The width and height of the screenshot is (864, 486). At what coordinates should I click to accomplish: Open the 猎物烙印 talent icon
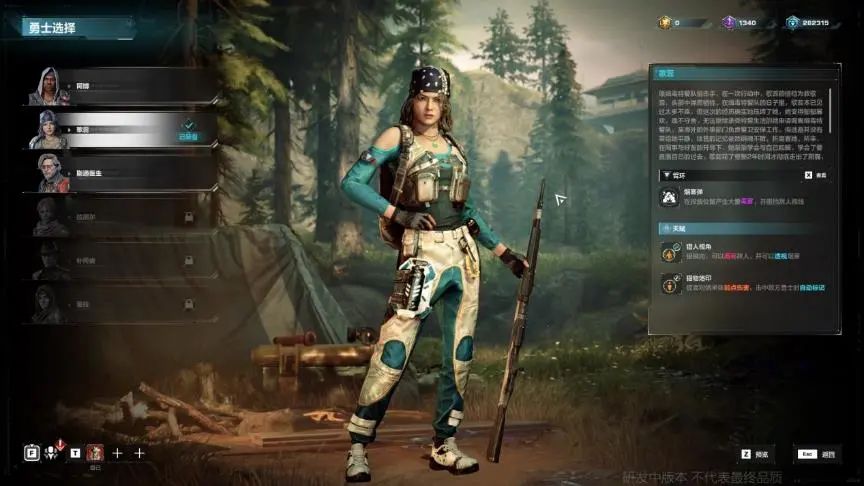[x=668, y=284]
